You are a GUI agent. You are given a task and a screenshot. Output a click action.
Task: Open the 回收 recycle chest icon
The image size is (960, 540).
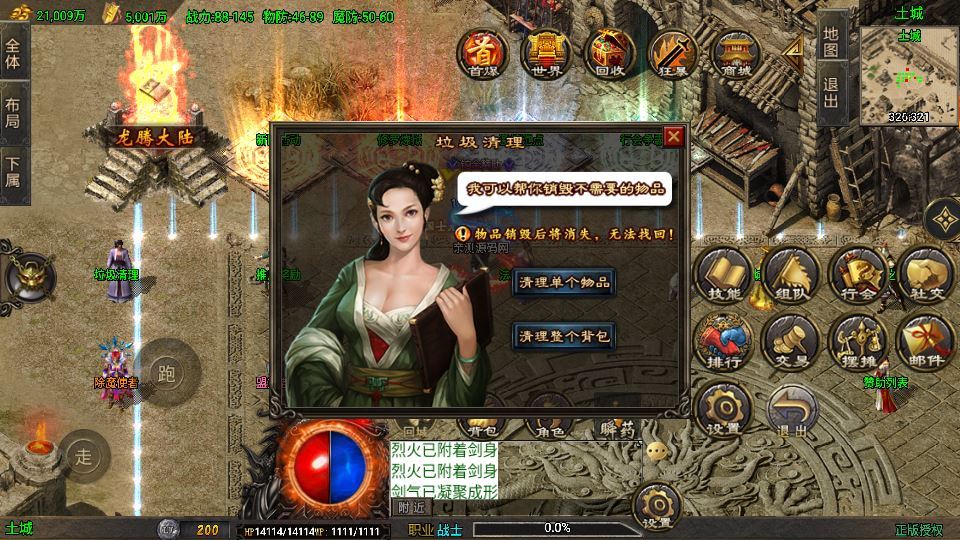[x=608, y=51]
